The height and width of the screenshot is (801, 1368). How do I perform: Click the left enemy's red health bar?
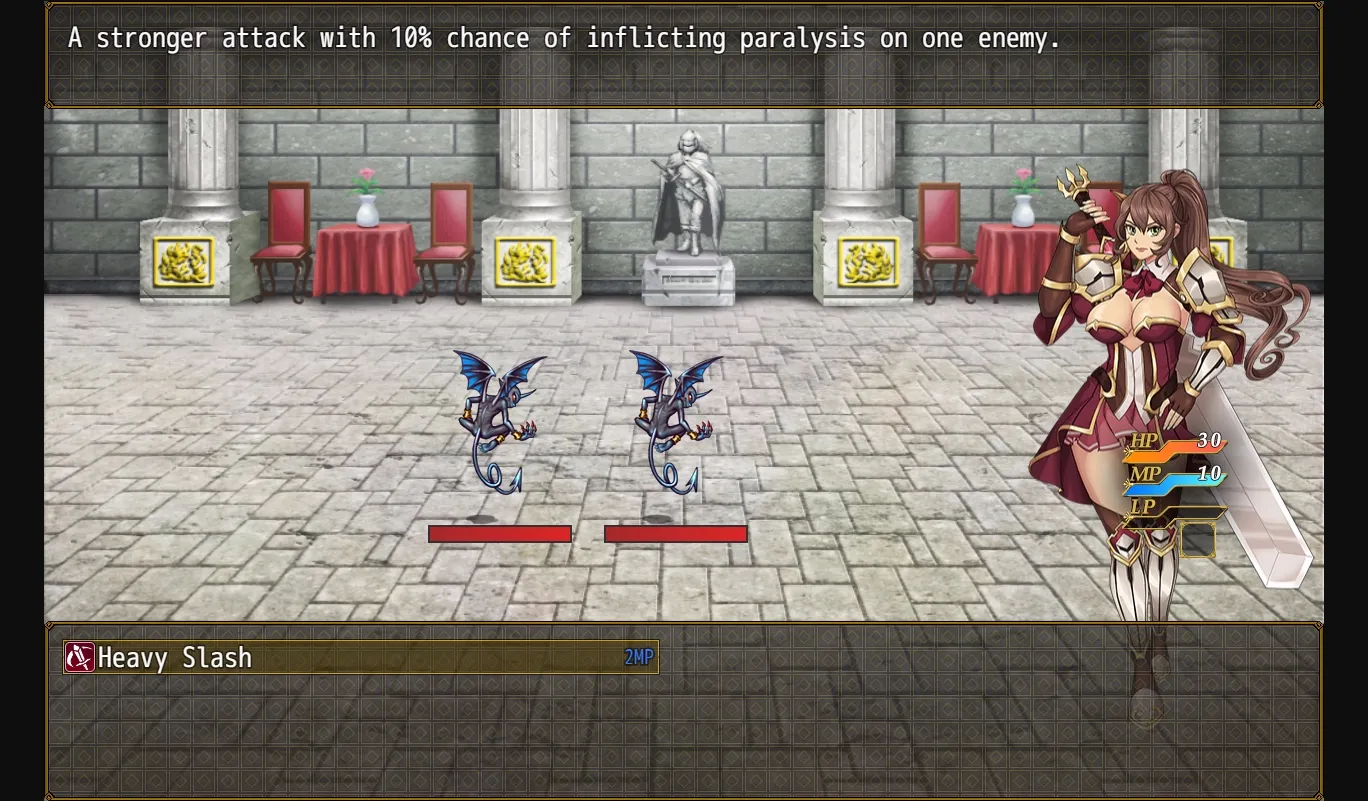click(x=500, y=533)
